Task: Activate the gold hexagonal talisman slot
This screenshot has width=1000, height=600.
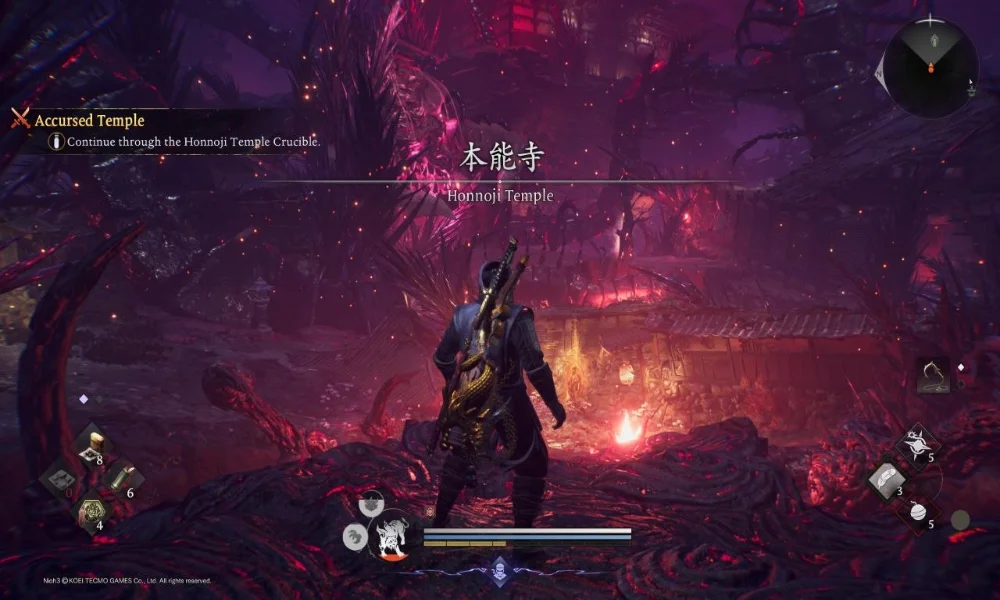Action: [90, 513]
